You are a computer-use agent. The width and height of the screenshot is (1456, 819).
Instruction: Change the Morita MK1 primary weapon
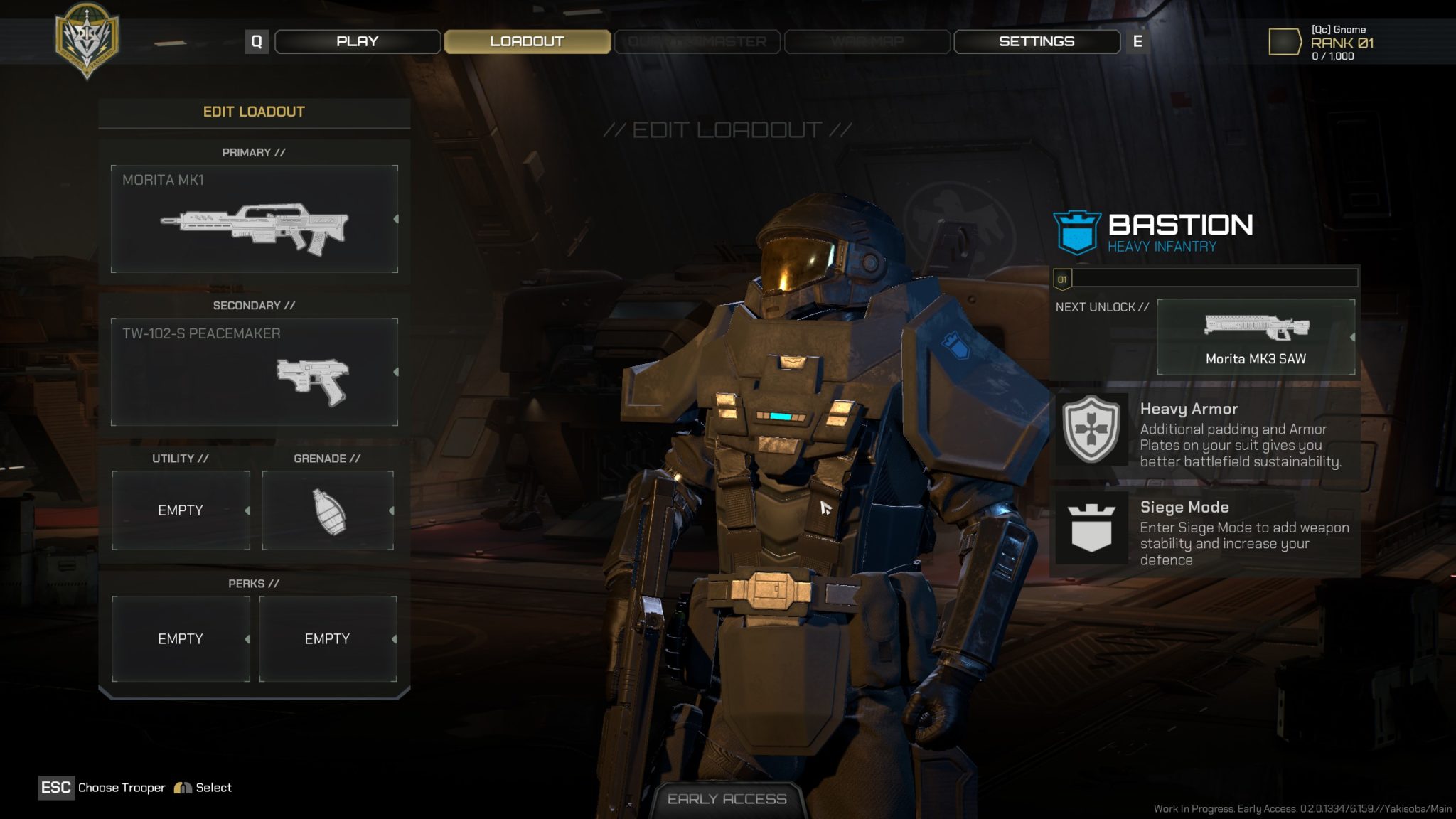tap(254, 219)
